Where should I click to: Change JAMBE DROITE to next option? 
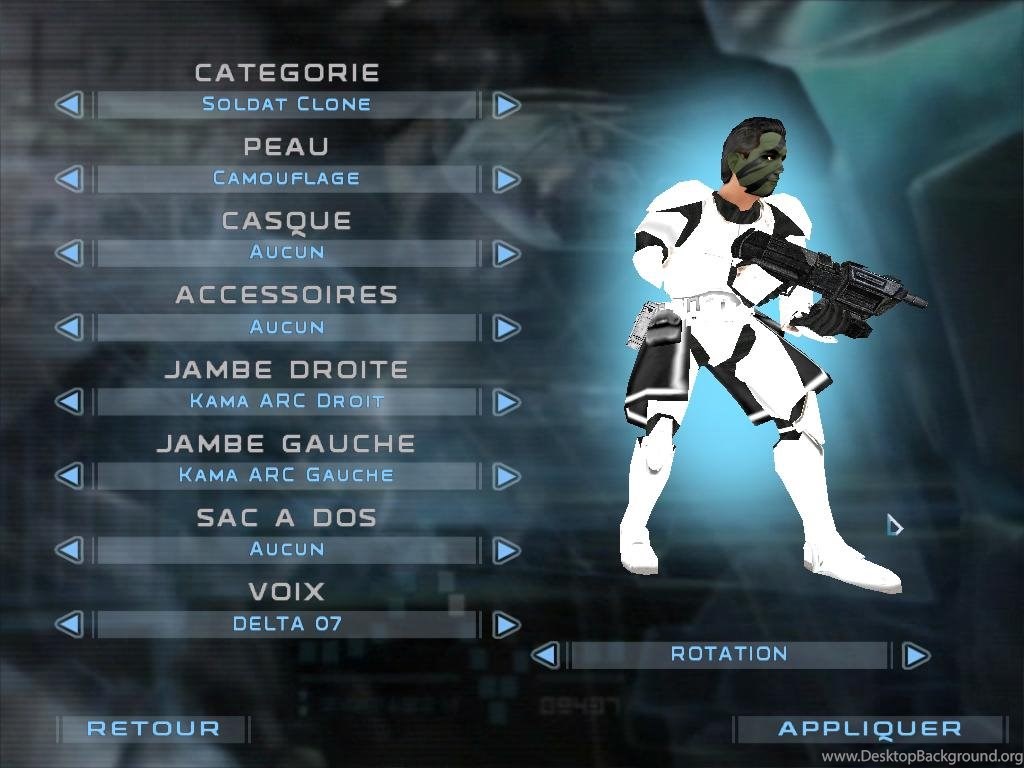click(x=506, y=402)
